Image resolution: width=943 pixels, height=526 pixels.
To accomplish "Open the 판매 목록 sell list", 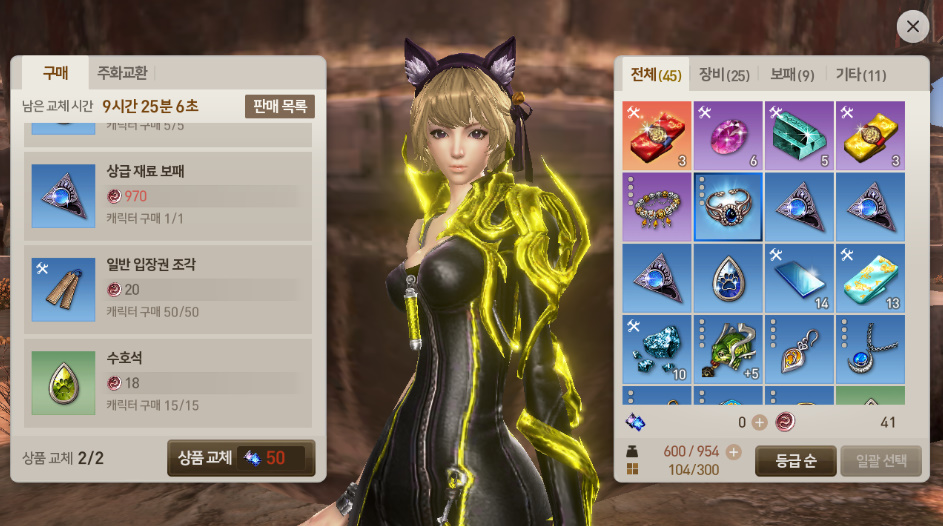I will [x=280, y=107].
